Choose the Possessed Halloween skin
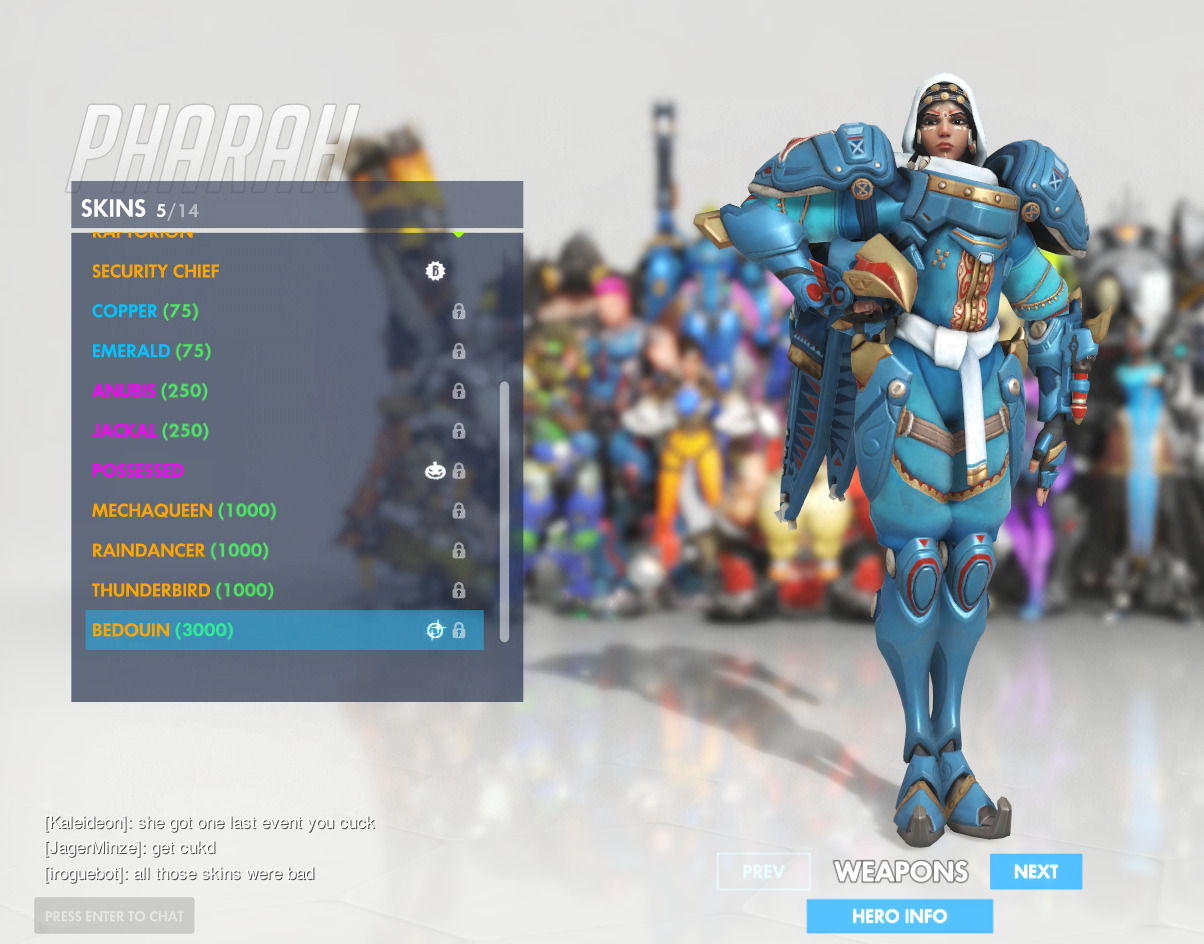The height and width of the screenshot is (944, 1204). pyautogui.click(x=138, y=471)
